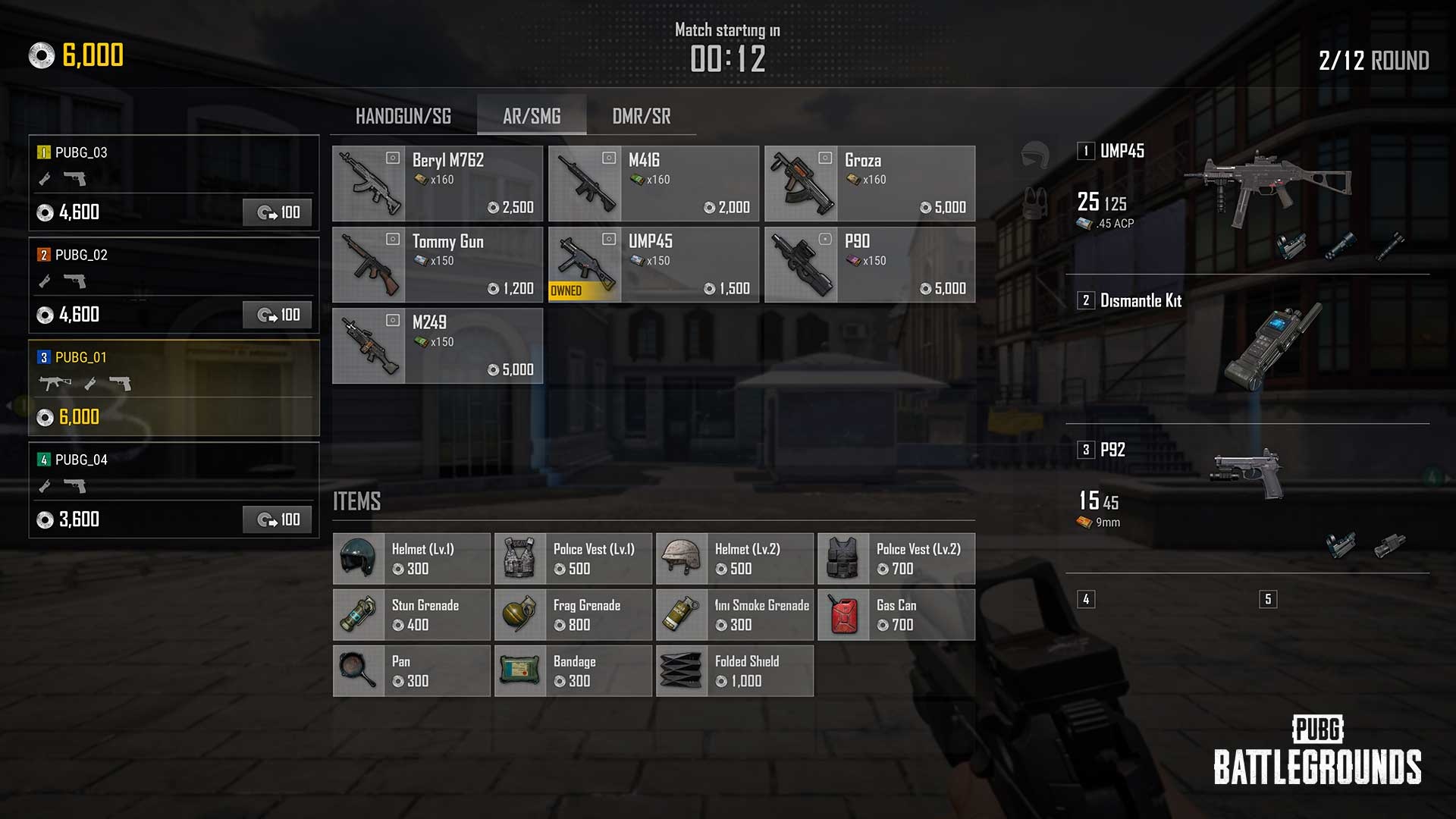Buy a Stun Grenade
The image size is (1456, 819).
tap(412, 615)
